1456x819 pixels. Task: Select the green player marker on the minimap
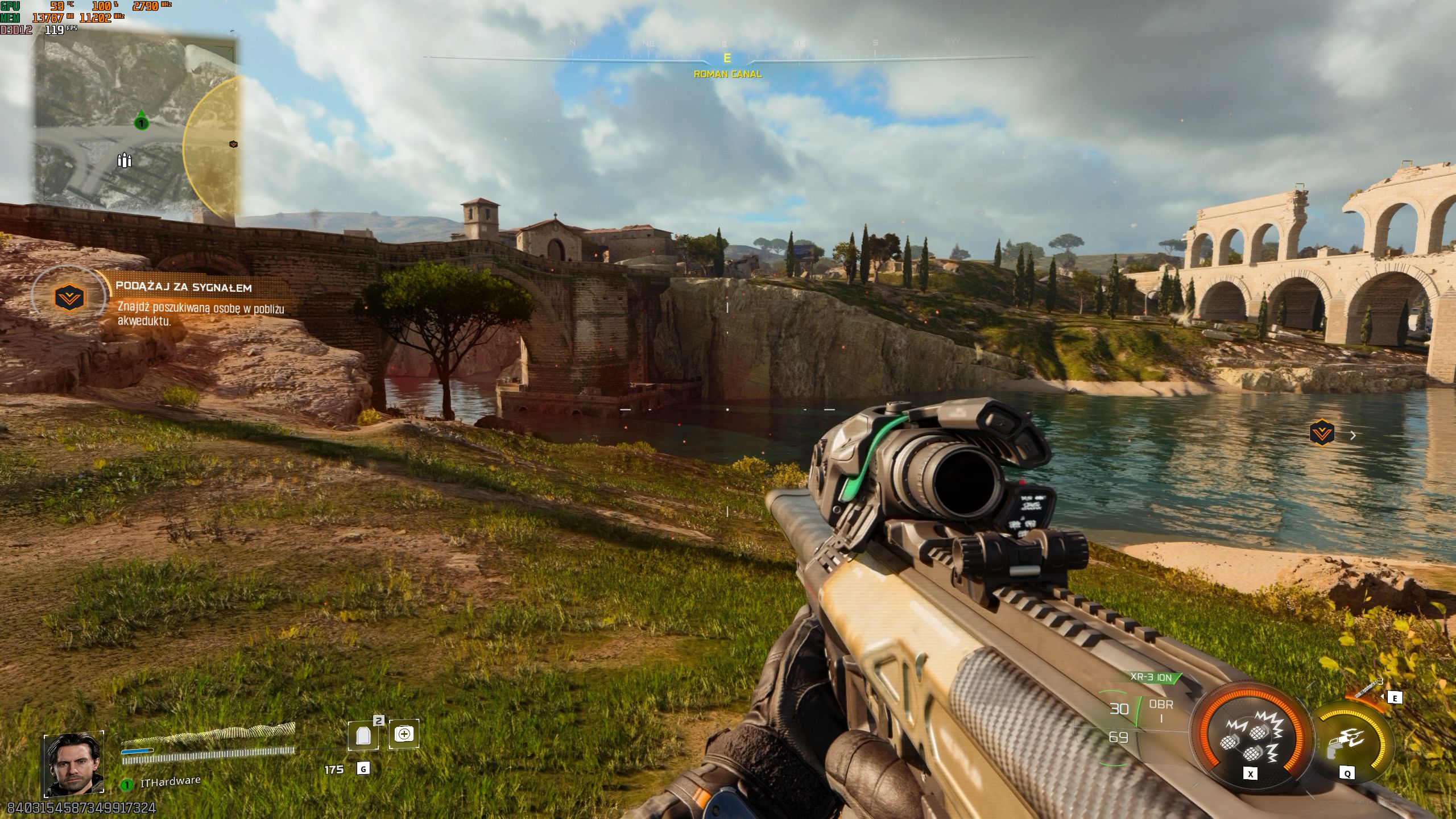point(141,121)
